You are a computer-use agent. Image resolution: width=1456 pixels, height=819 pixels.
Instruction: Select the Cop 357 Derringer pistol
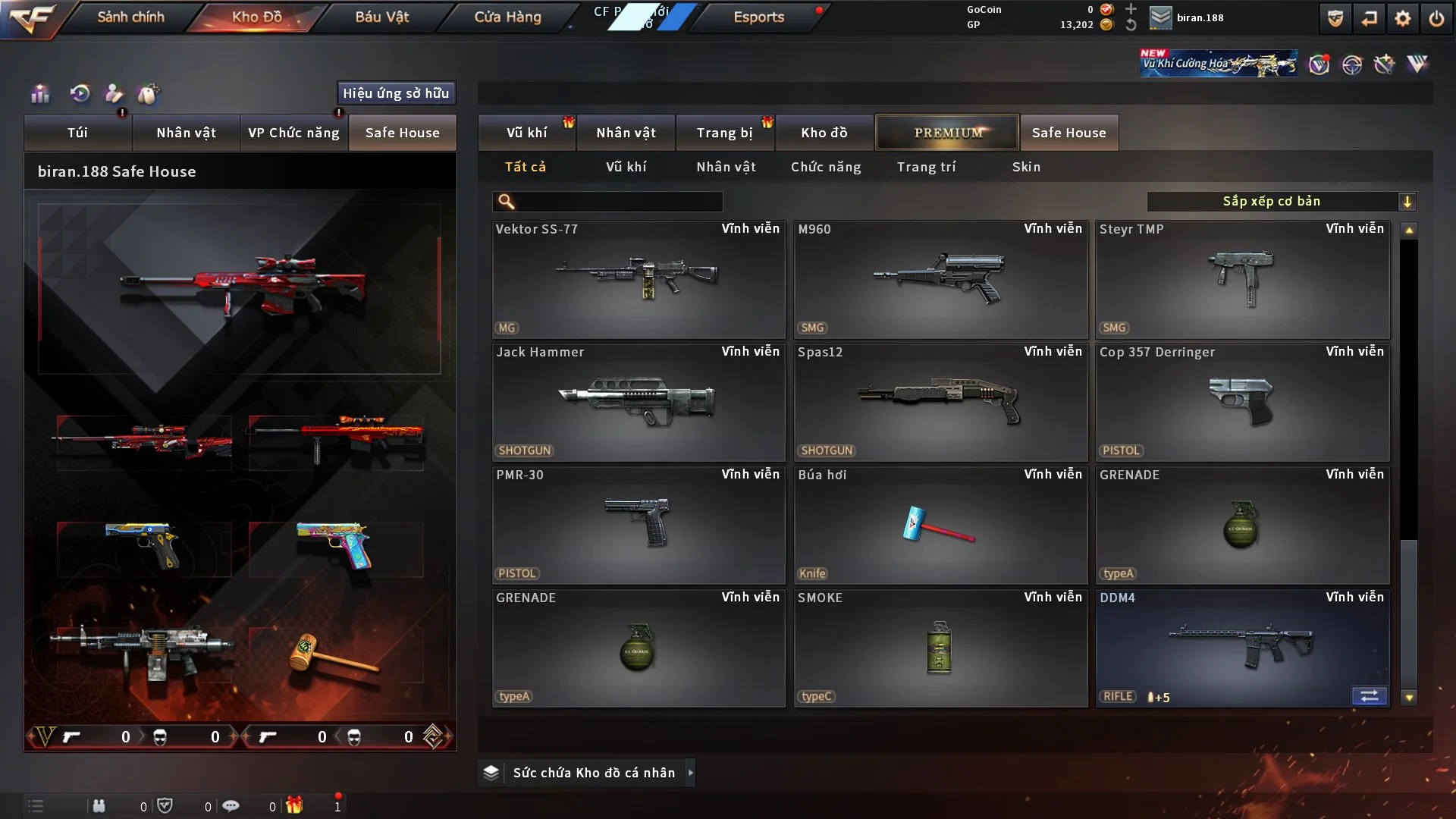coord(1241,402)
